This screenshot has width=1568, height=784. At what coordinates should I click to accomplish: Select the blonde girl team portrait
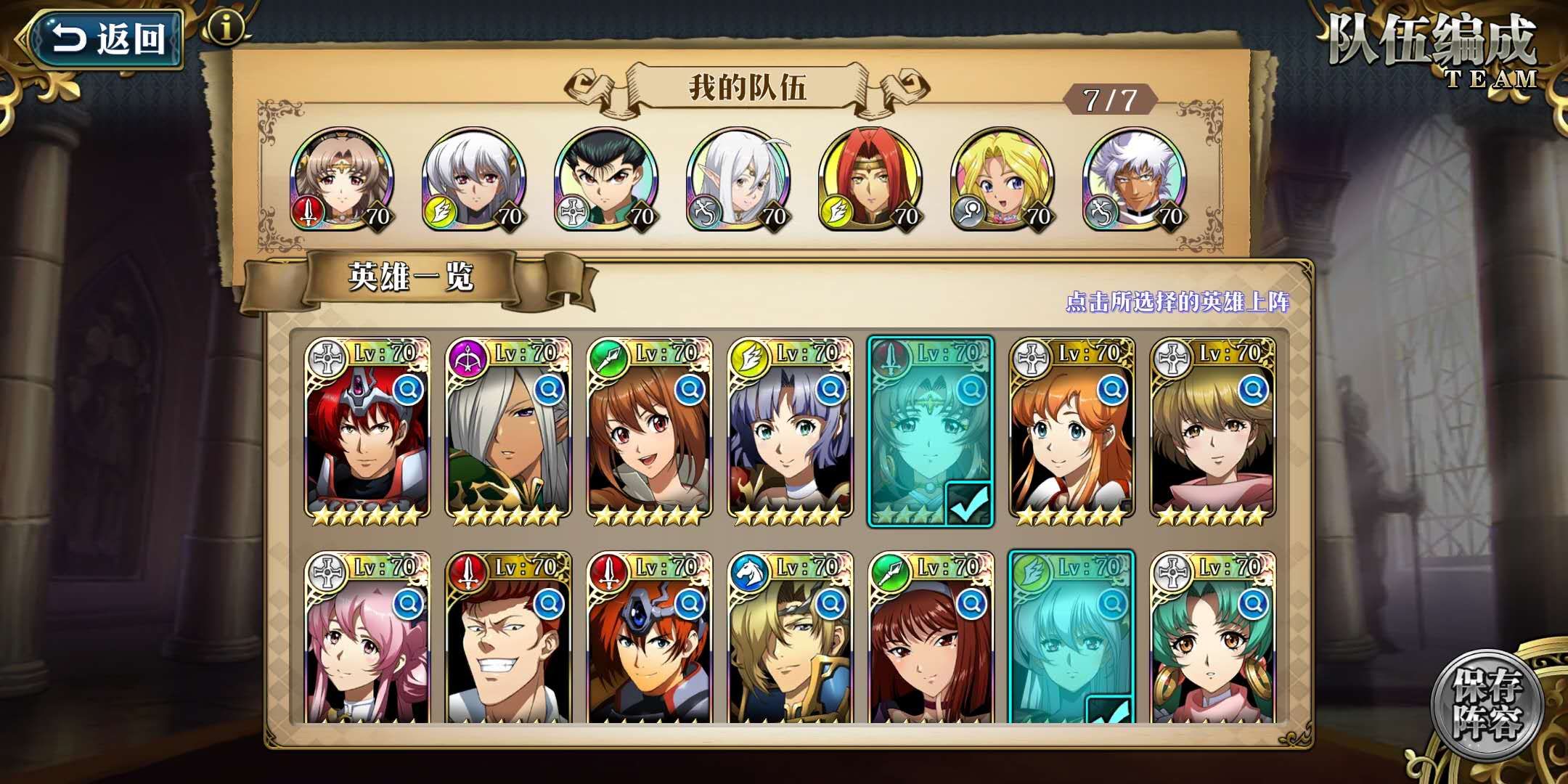pos(1003,180)
